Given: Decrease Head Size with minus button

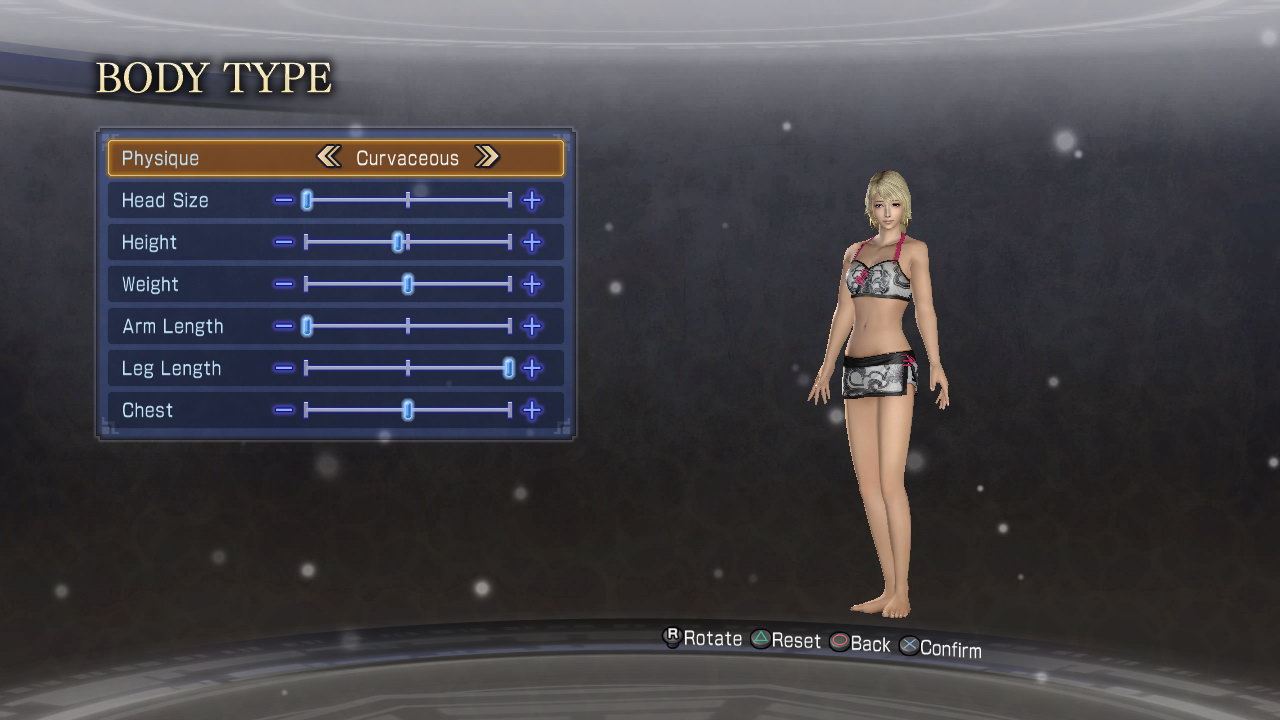Looking at the screenshot, I should (284, 201).
